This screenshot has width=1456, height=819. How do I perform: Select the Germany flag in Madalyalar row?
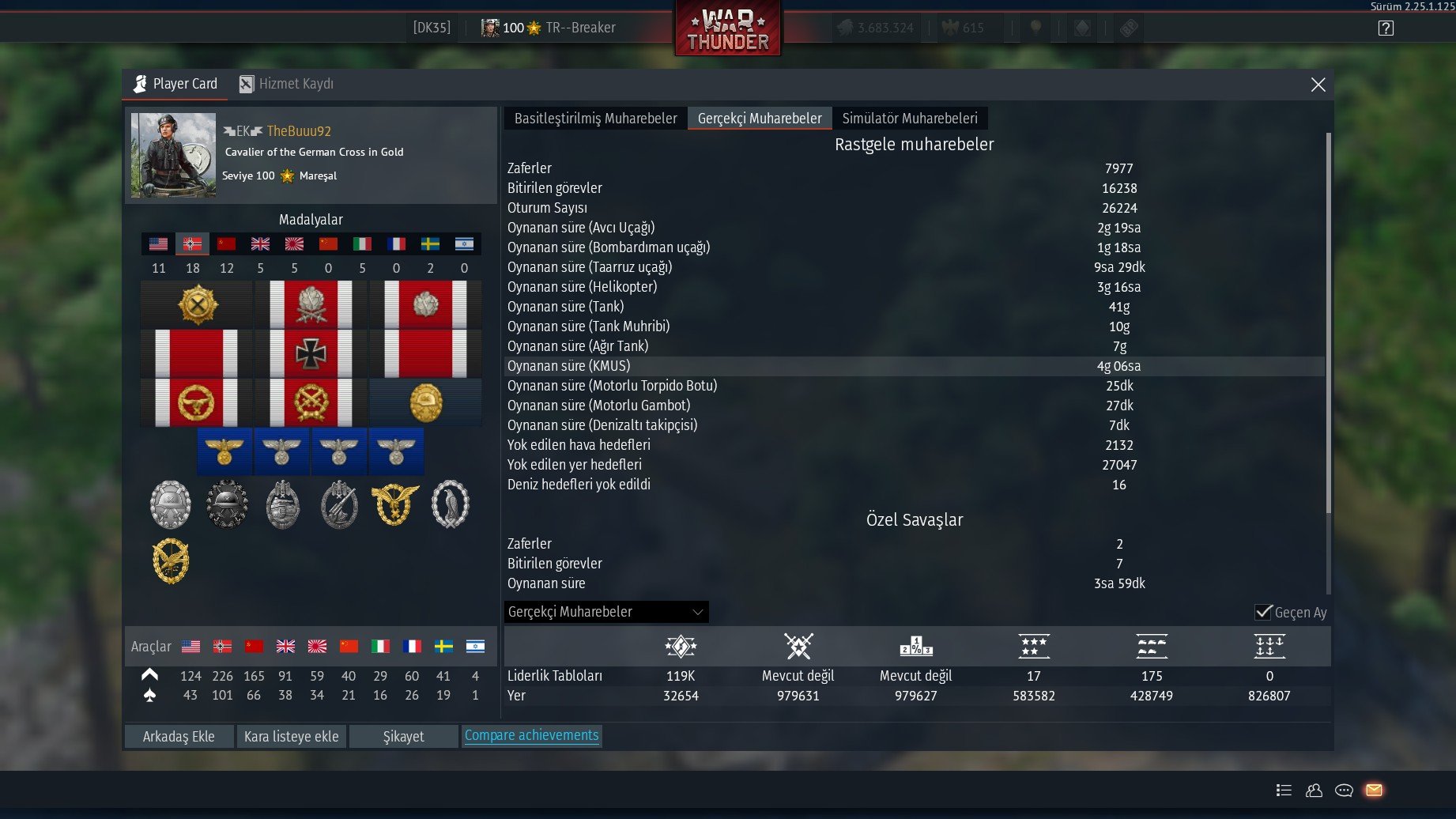pos(192,244)
